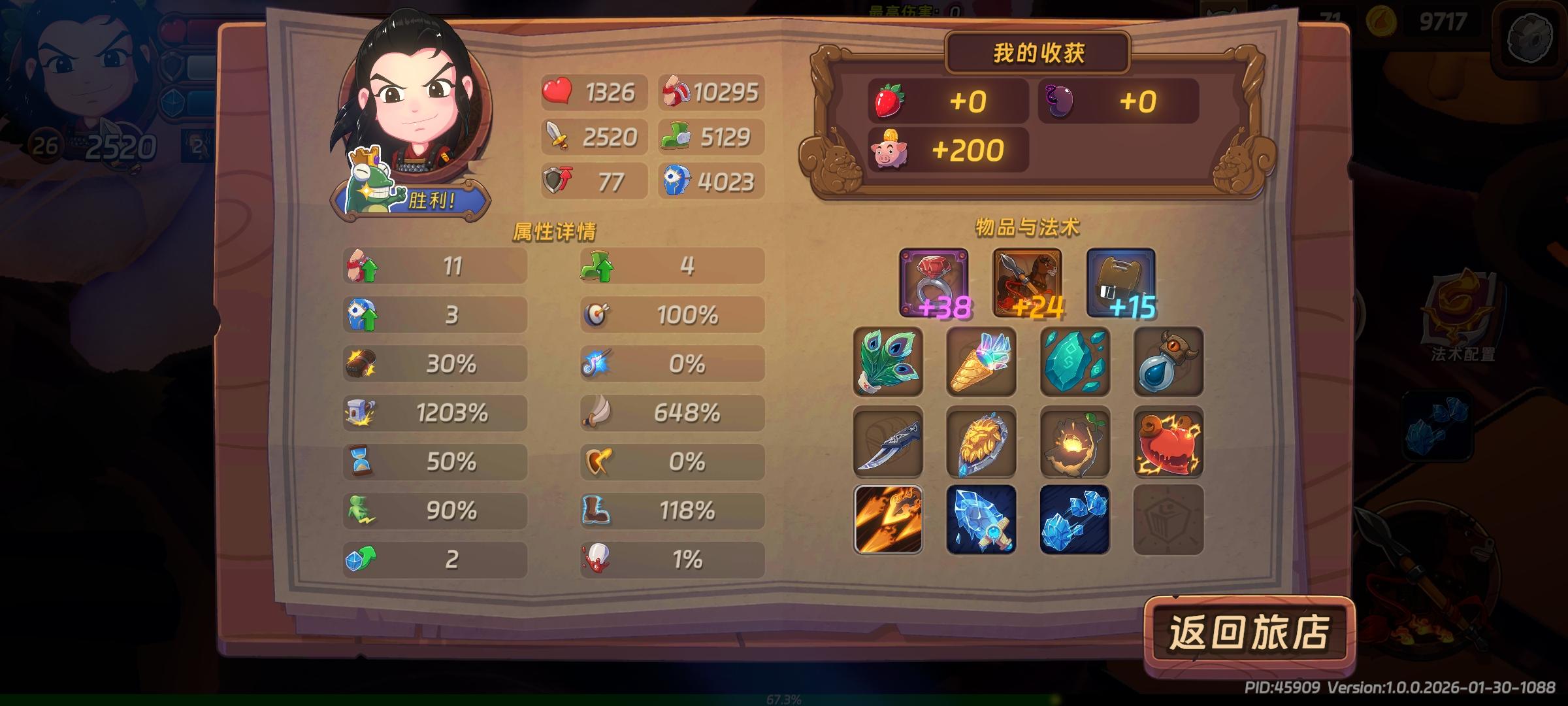Screen dimensions: 1568x706
Task: Select the belt item marked +15
Action: 1121,284
